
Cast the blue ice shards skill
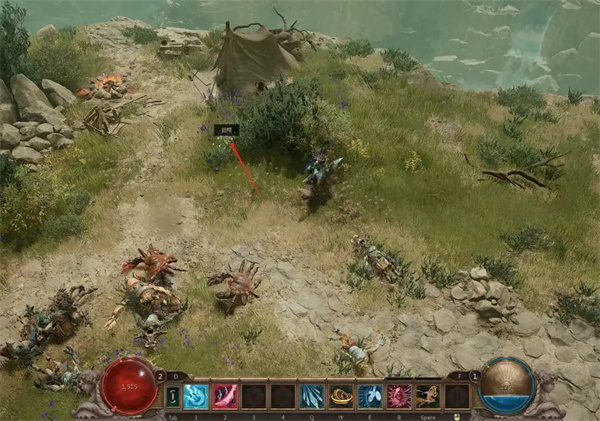[312, 396]
